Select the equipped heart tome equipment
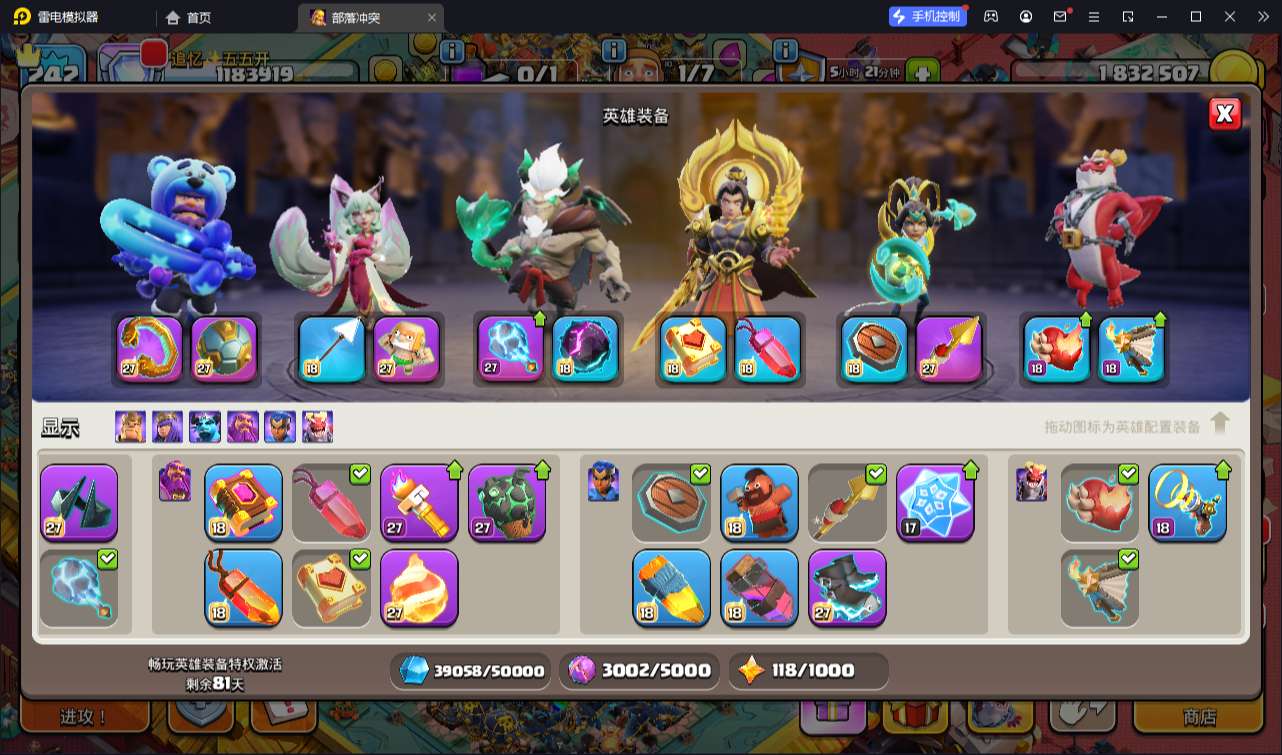The height and width of the screenshot is (755, 1282). click(x=693, y=349)
